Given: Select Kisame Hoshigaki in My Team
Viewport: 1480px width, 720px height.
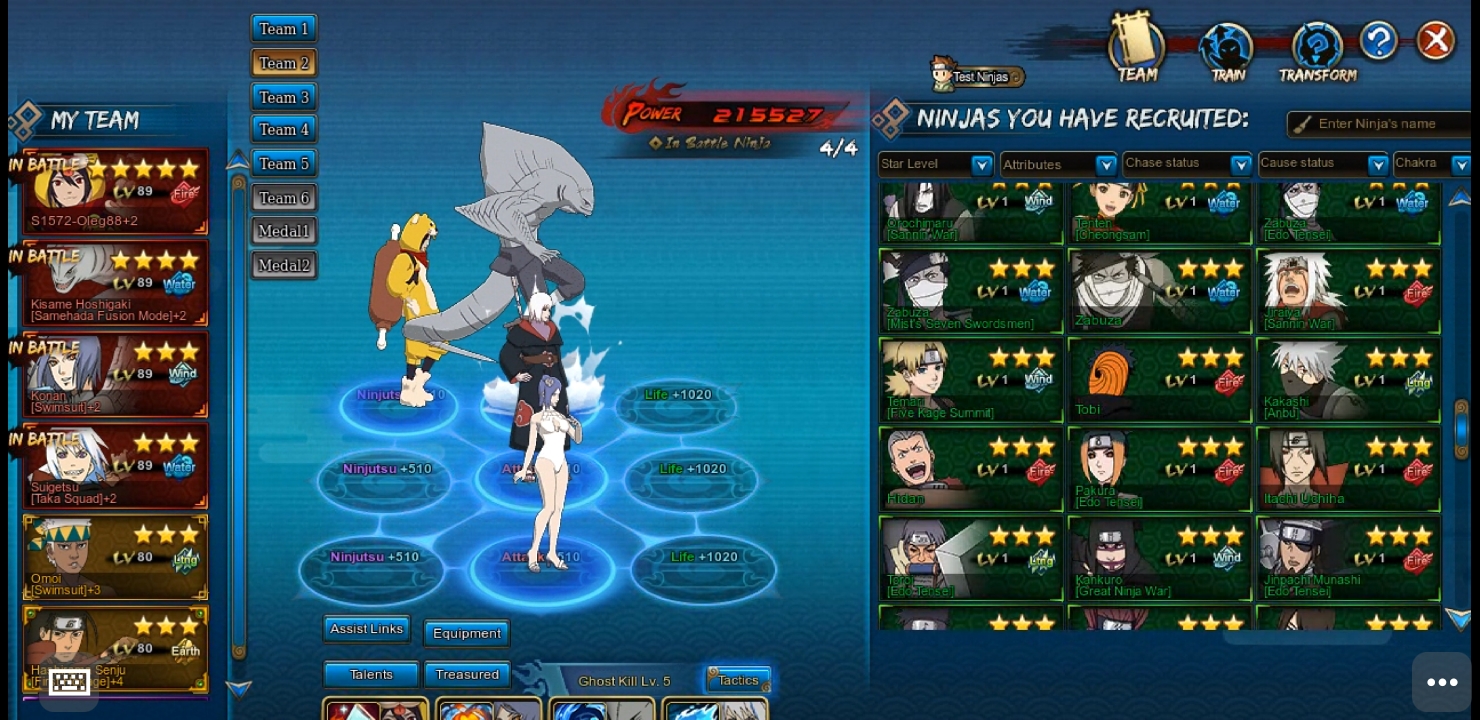Looking at the screenshot, I should point(116,284).
